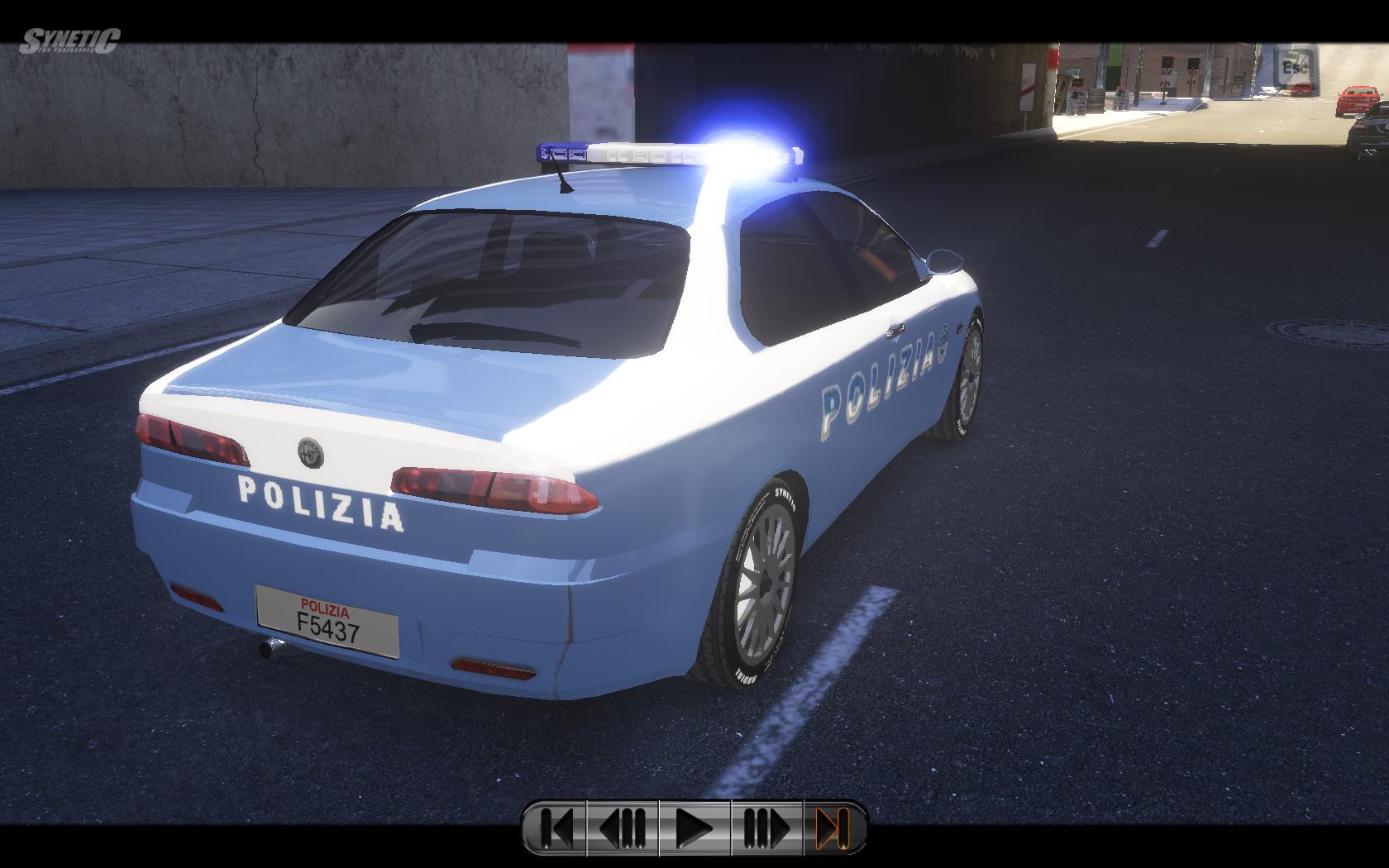Screen dimensions: 1389x868
Task: Step the replay backward in slow motion
Action: (623, 827)
